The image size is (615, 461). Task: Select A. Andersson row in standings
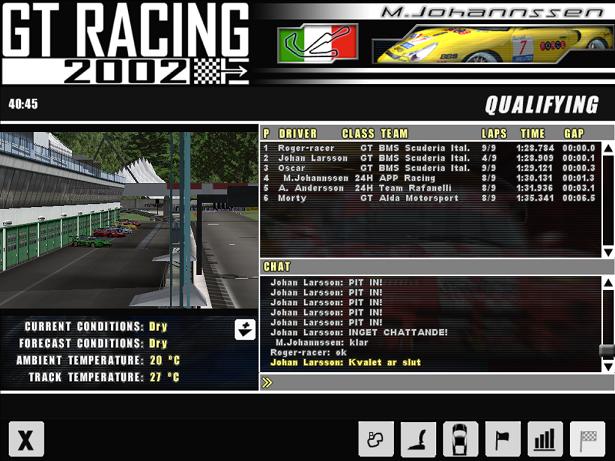tap(430, 188)
